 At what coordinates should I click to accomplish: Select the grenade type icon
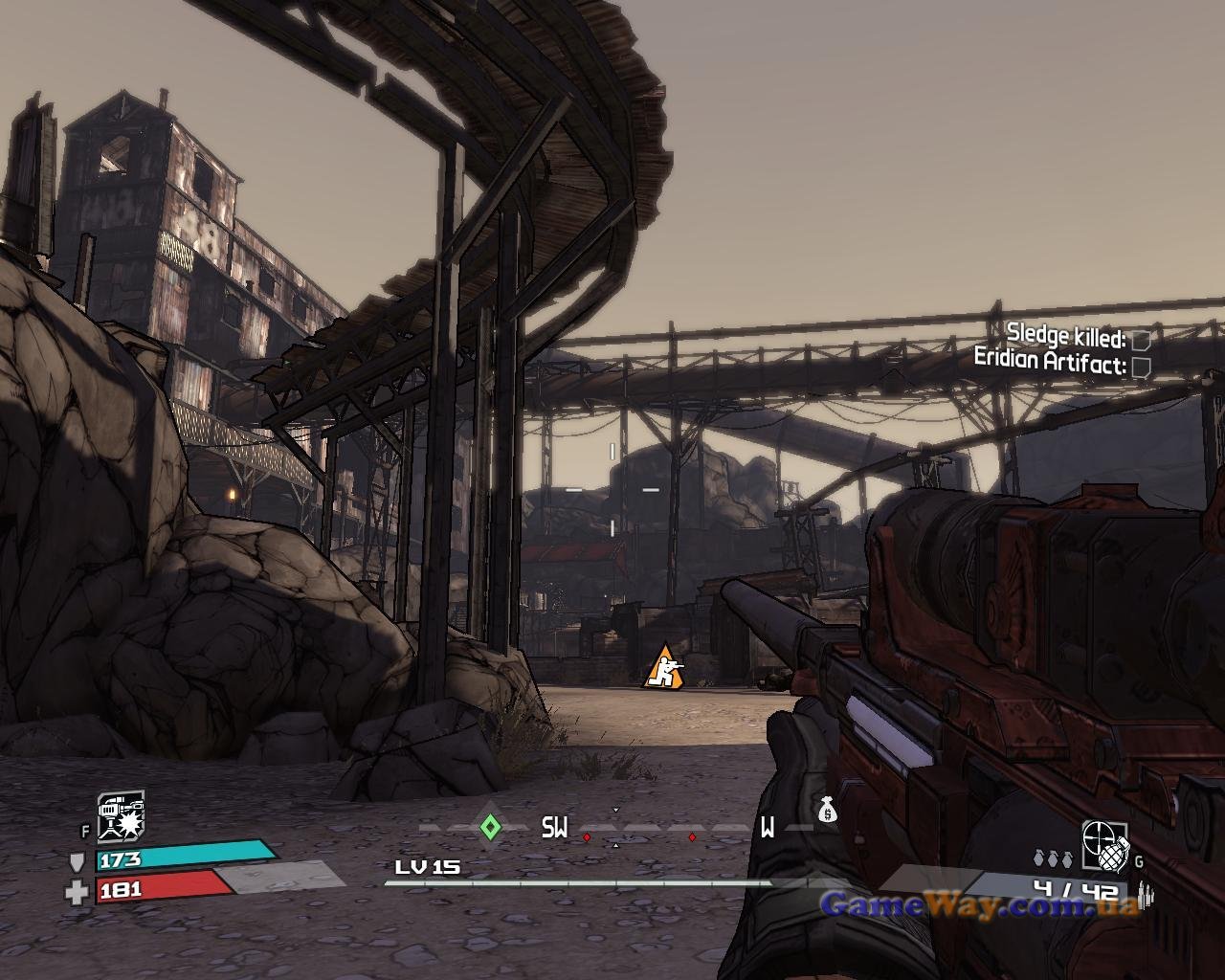point(1105,846)
